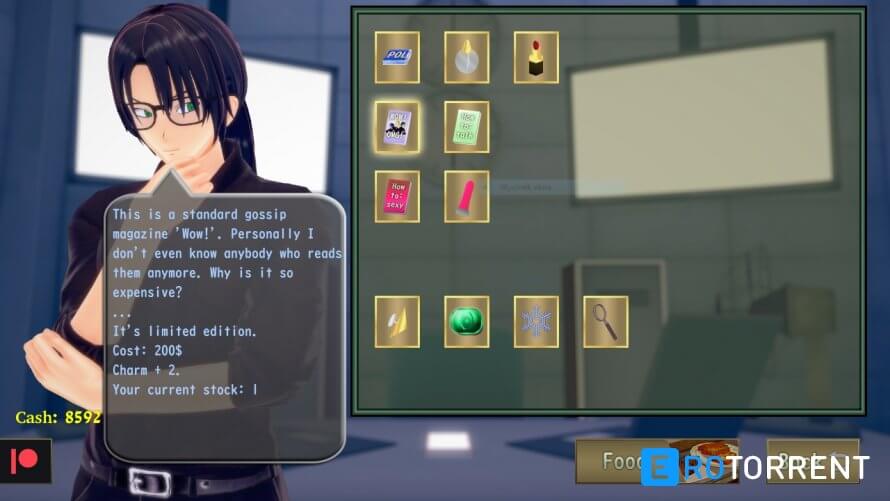Select the highlighted gossip magazine 'Wow!'
Screen dimensions: 890x501
(x=397, y=127)
